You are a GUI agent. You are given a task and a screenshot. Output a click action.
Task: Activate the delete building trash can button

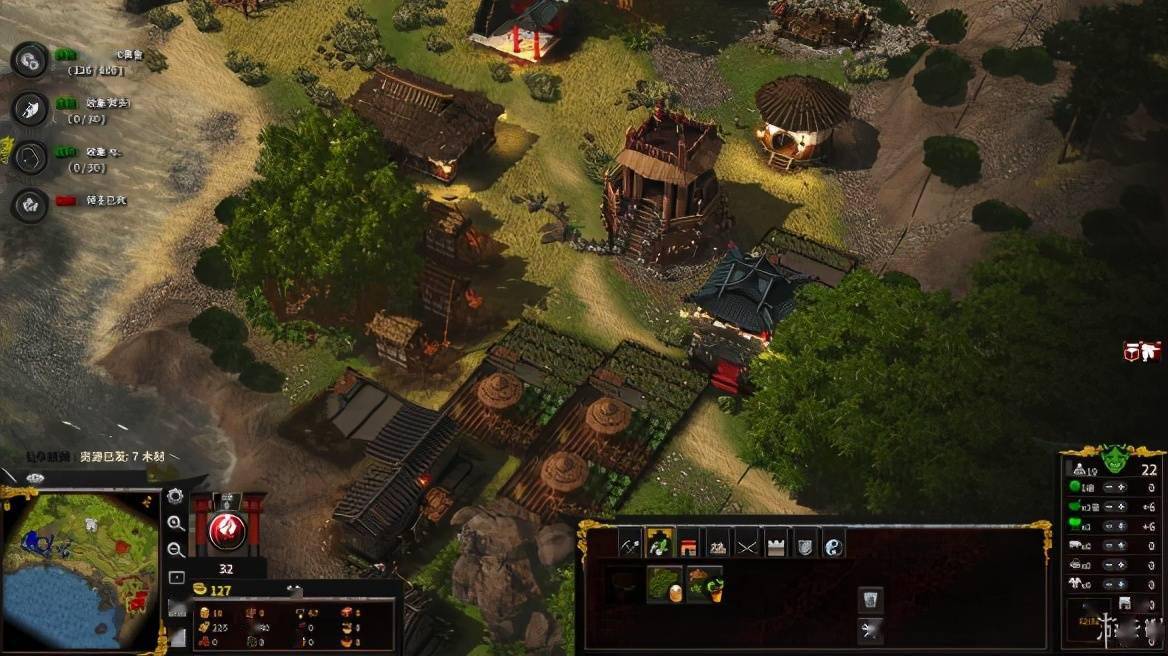pyautogui.click(x=870, y=599)
